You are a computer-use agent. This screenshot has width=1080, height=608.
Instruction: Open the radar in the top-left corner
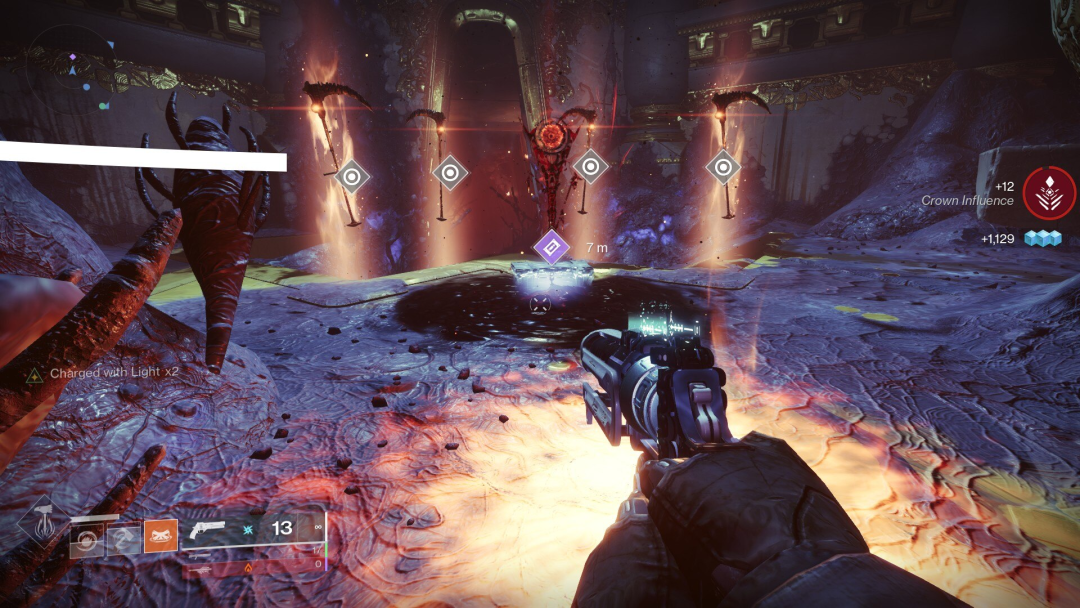[70, 68]
